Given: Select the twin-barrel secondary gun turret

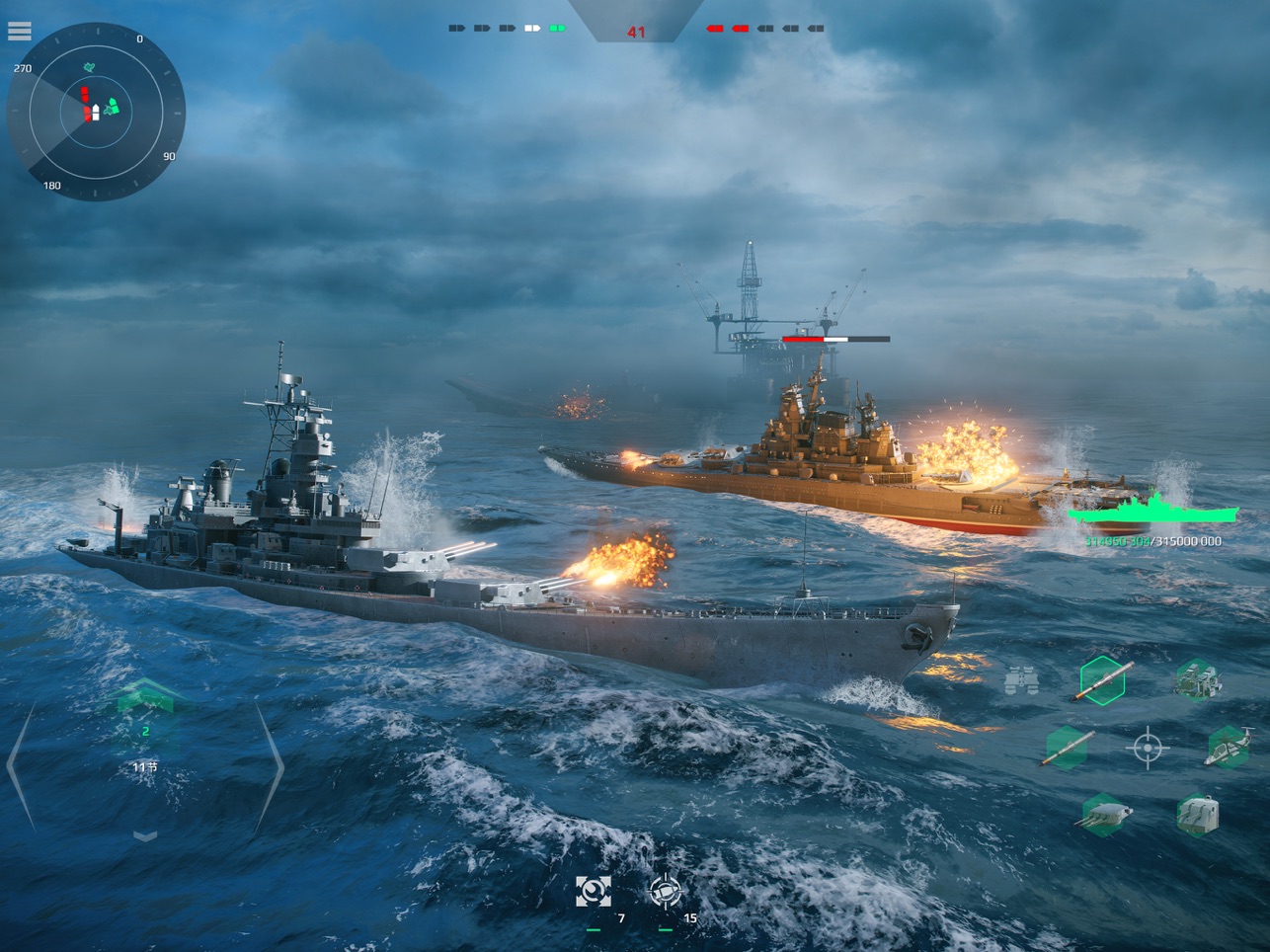Looking at the screenshot, I should [x=1197, y=816].
